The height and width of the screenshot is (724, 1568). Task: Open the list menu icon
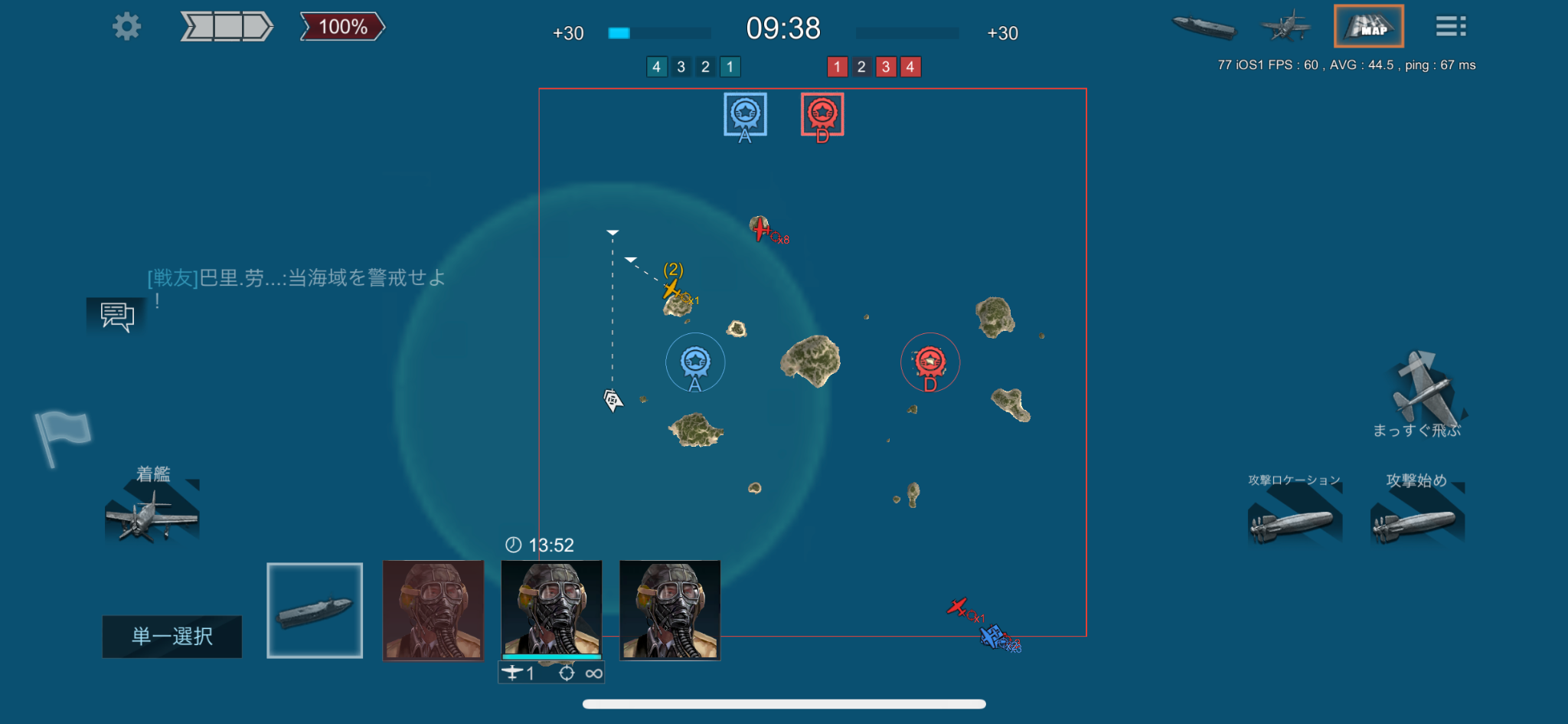(x=1450, y=27)
